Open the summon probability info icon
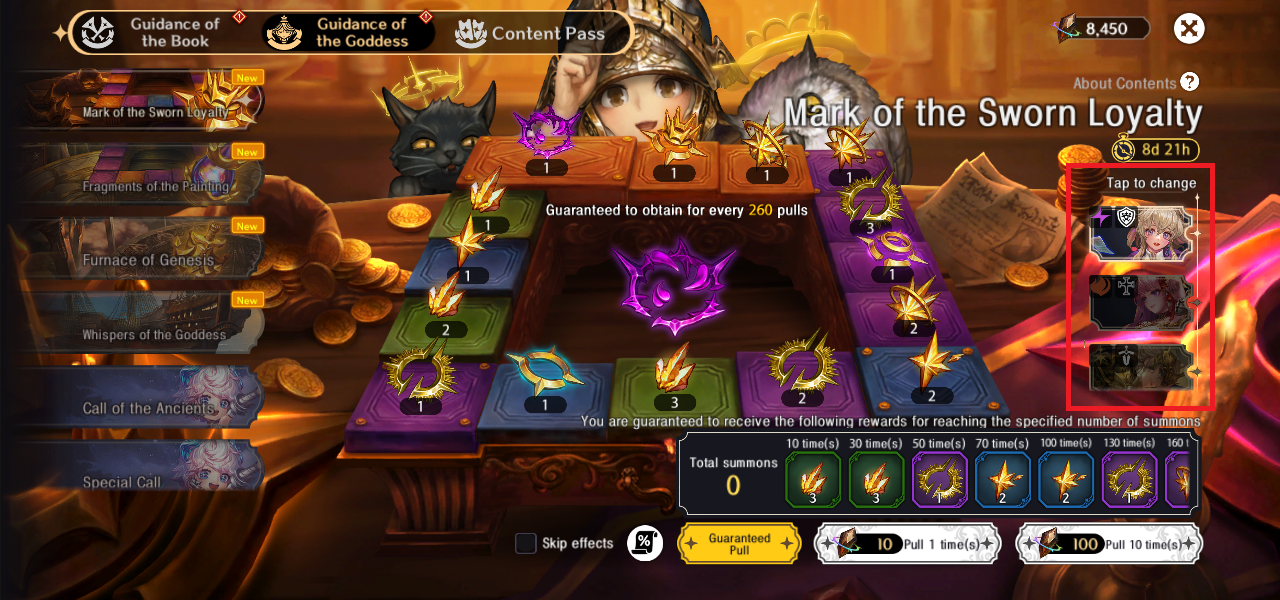 645,543
